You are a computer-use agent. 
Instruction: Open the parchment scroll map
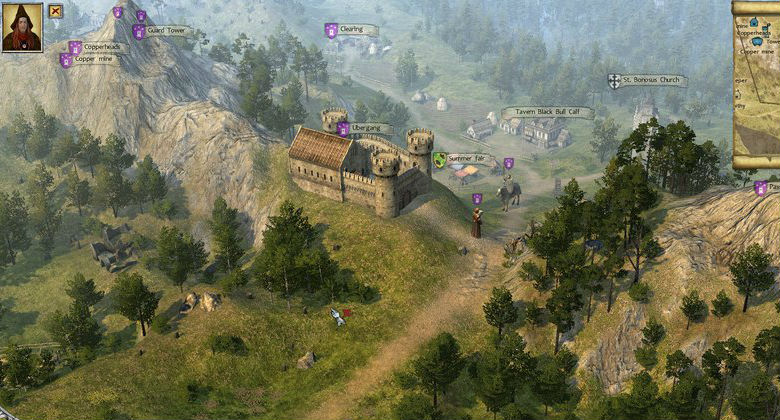756,85
